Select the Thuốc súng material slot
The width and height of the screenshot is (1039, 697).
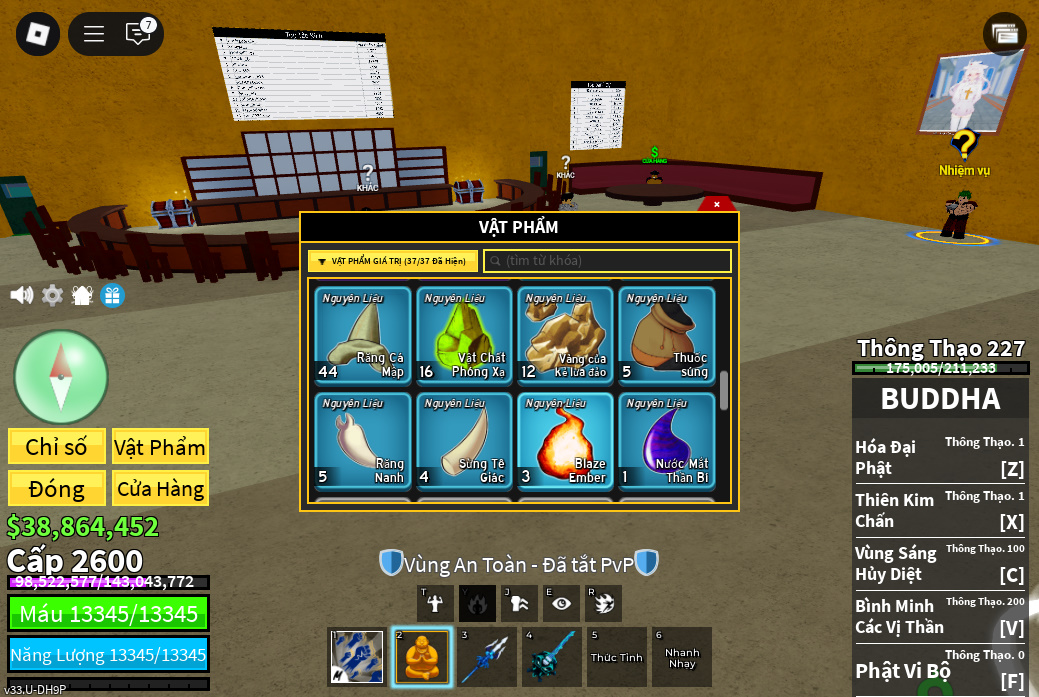click(x=666, y=336)
